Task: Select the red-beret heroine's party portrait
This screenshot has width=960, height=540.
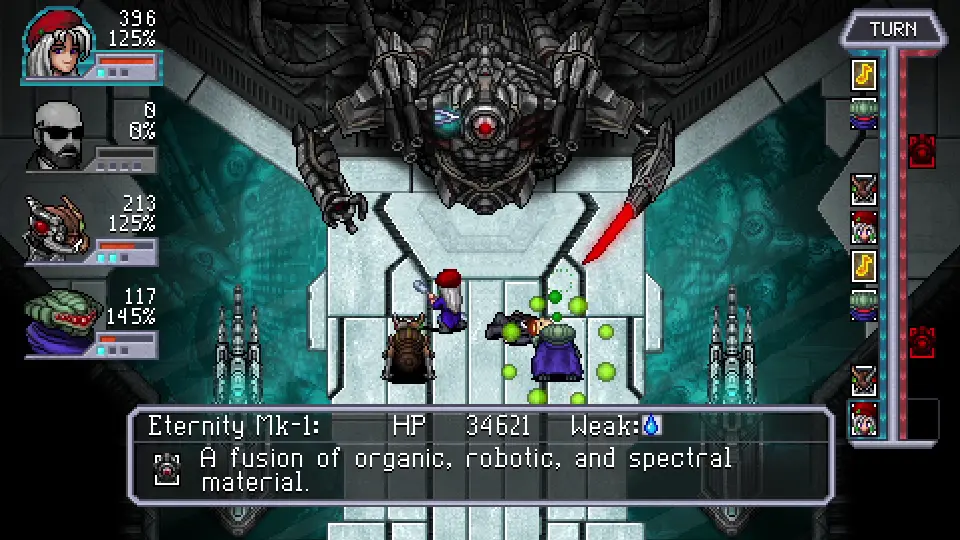Action: (57, 44)
